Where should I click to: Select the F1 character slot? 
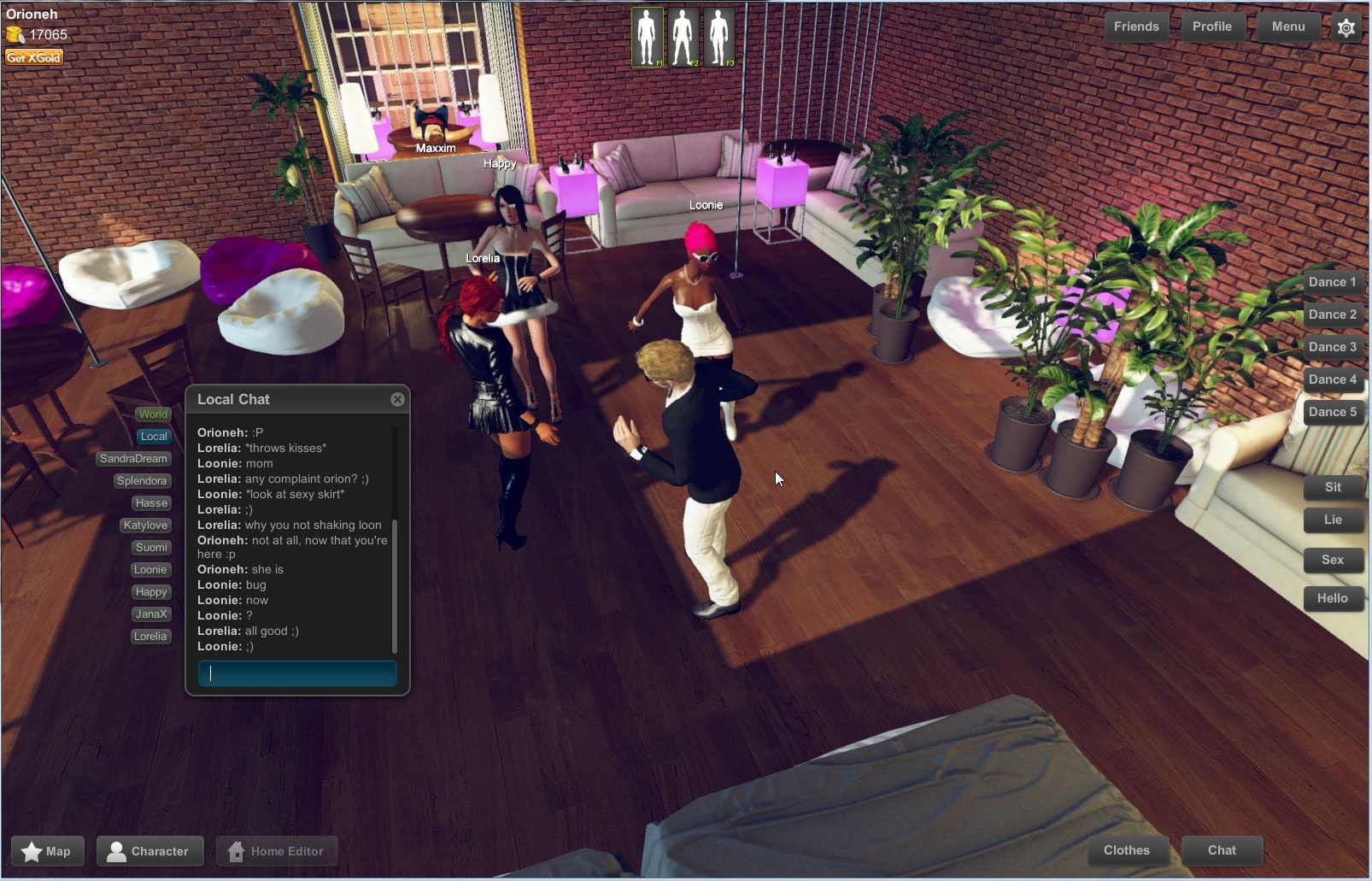coord(648,35)
